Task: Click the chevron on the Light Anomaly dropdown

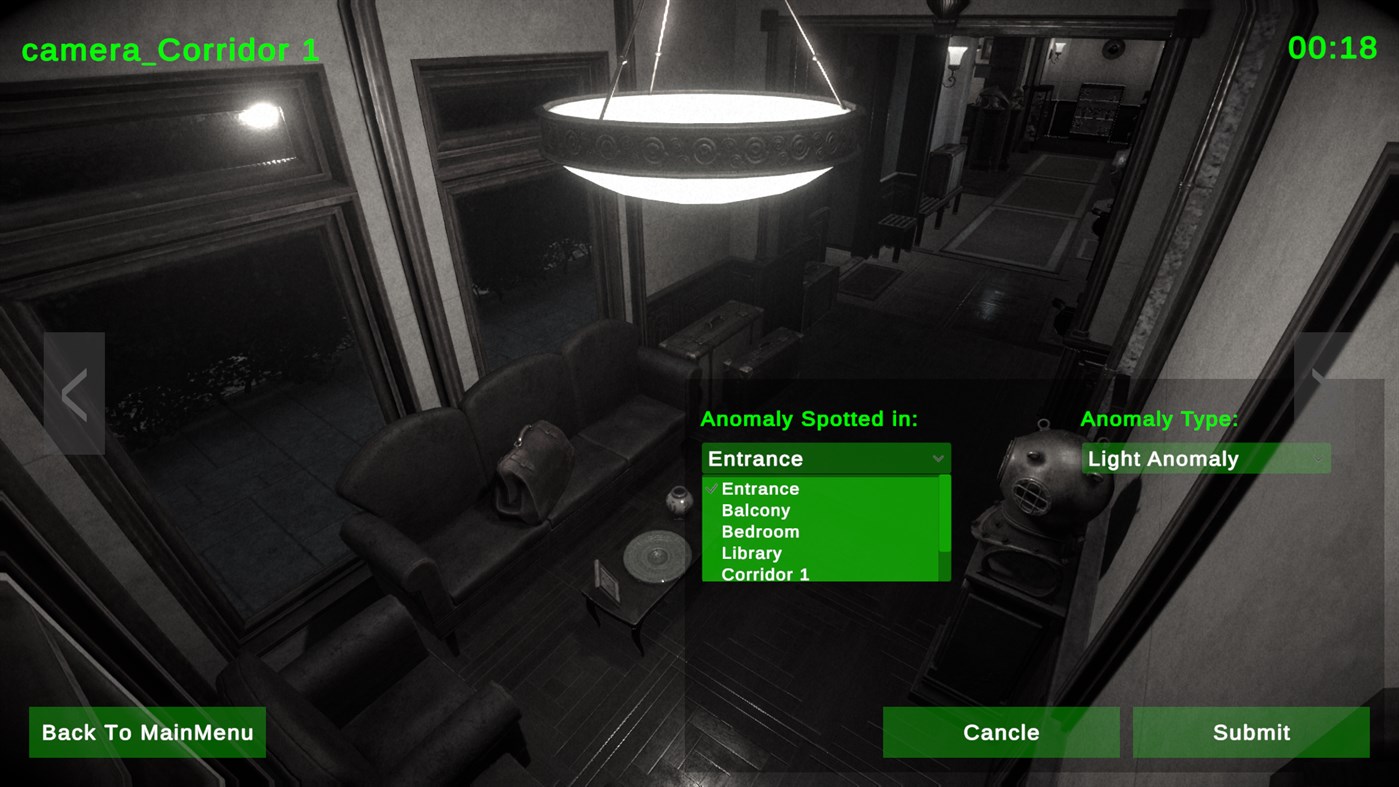Action: 1316,459
